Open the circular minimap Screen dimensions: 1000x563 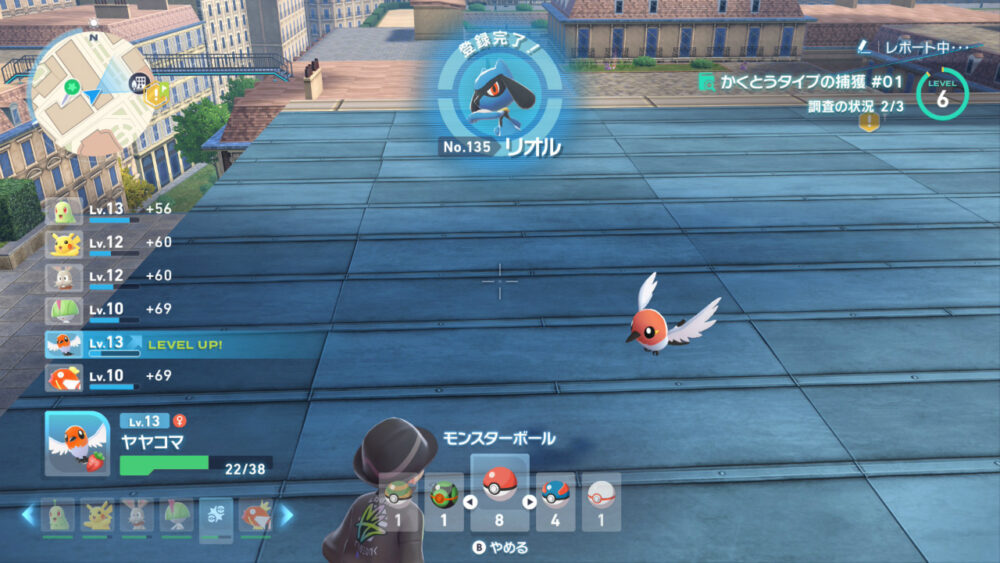[91, 91]
